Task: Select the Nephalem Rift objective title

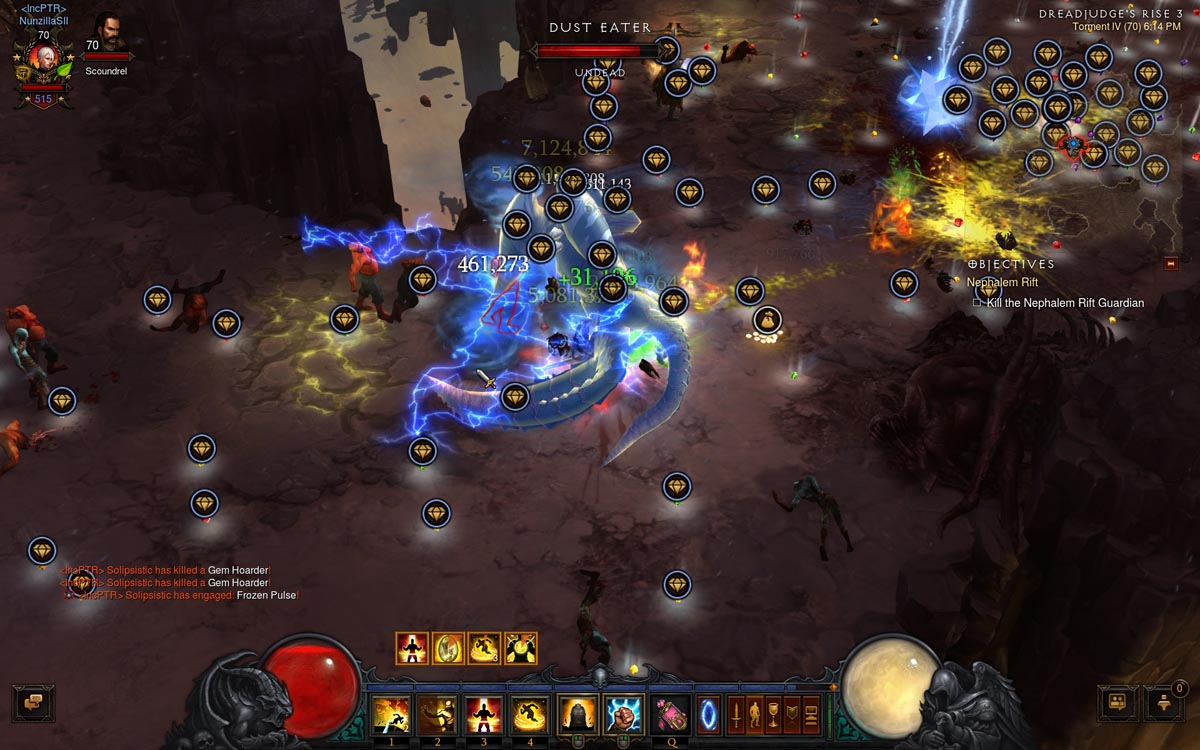Action: (1002, 283)
